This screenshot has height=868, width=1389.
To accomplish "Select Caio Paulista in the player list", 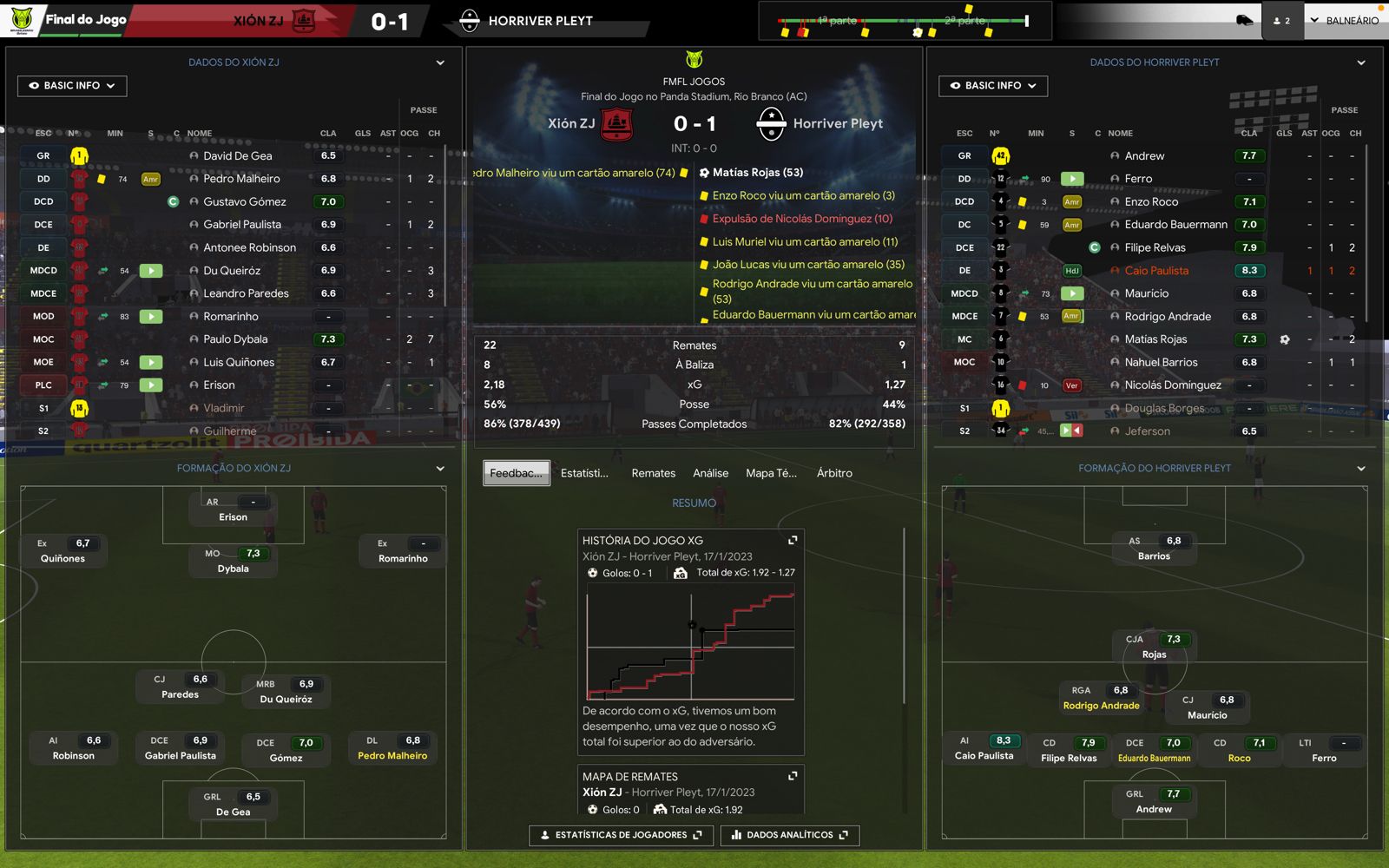I will [x=1156, y=271].
